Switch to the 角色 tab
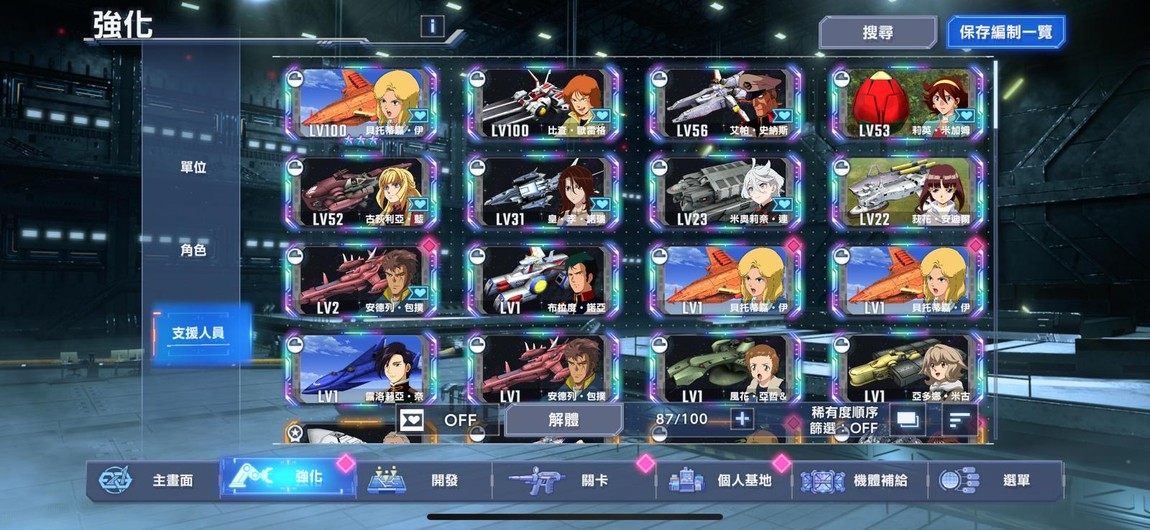 193,250
